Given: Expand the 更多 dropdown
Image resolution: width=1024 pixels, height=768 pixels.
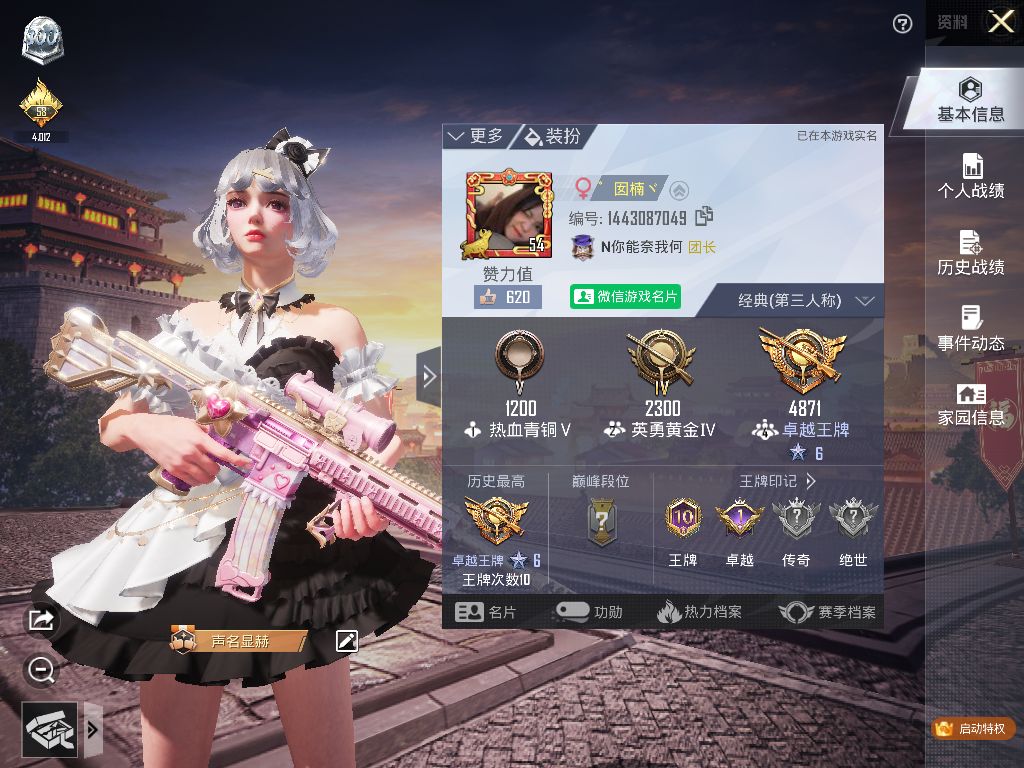Looking at the screenshot, I should click(x=476, y=136).
